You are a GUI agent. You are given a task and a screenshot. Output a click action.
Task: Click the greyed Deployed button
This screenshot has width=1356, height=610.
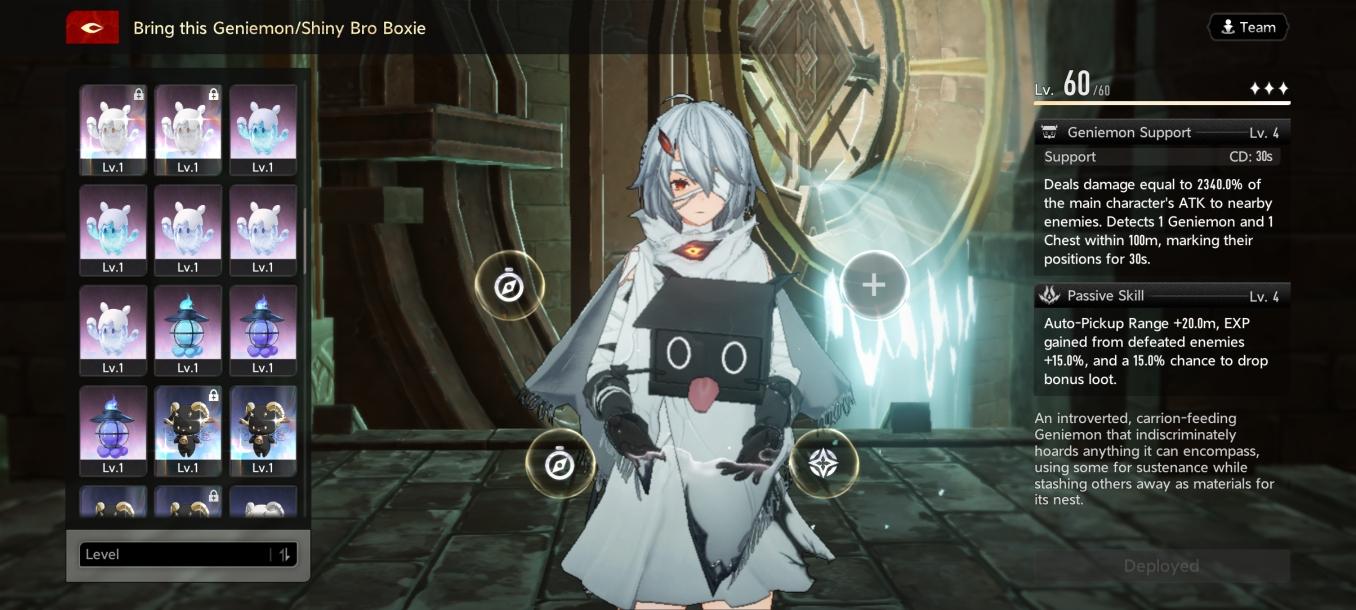[1161, 566]
